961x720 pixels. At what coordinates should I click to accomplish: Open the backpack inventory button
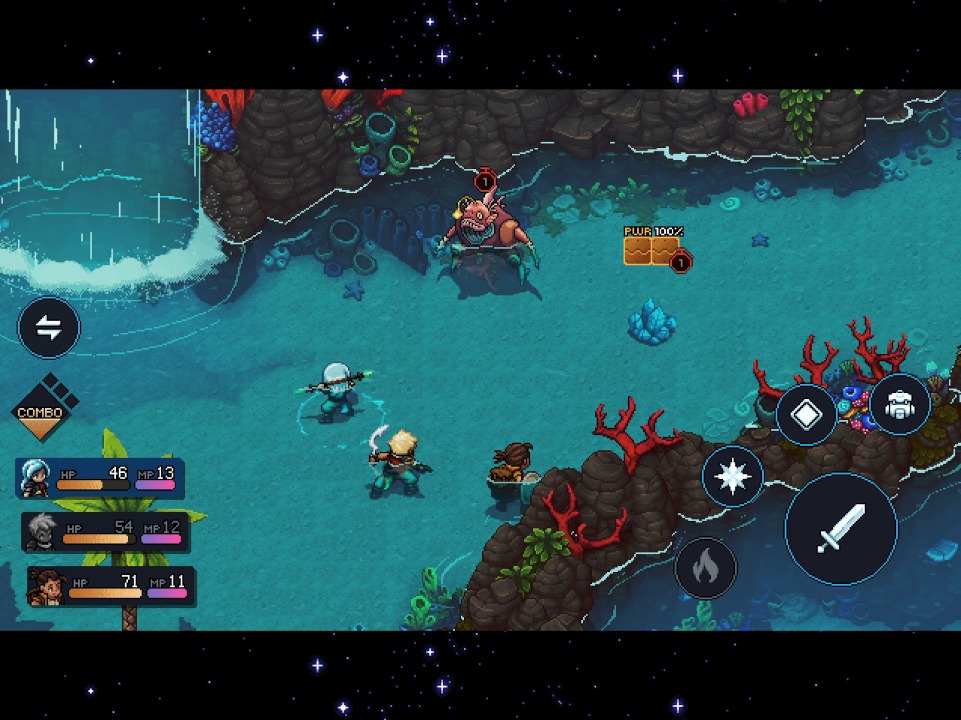(899, 406)
